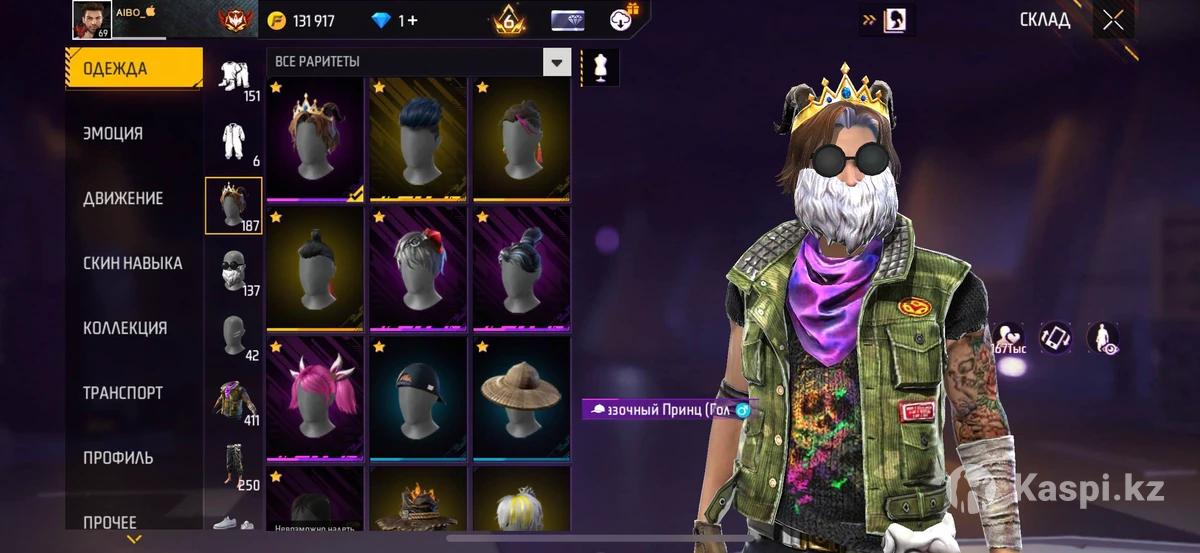Go to the ТРАНСПОРТ category
The height and width of the screenshot is (553, 1200).
click(122, 393)
